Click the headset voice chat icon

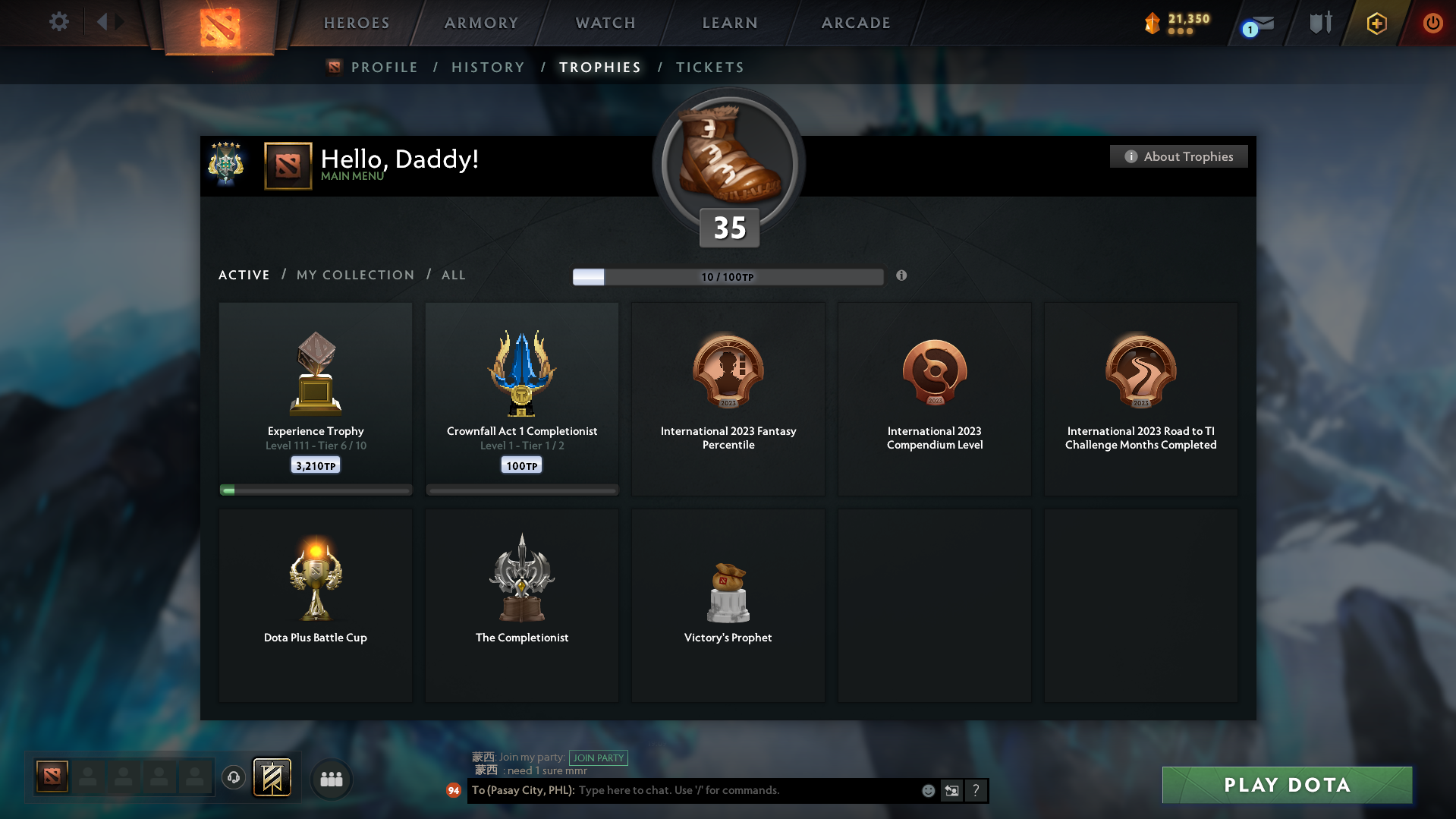click(x=234, y=778)
